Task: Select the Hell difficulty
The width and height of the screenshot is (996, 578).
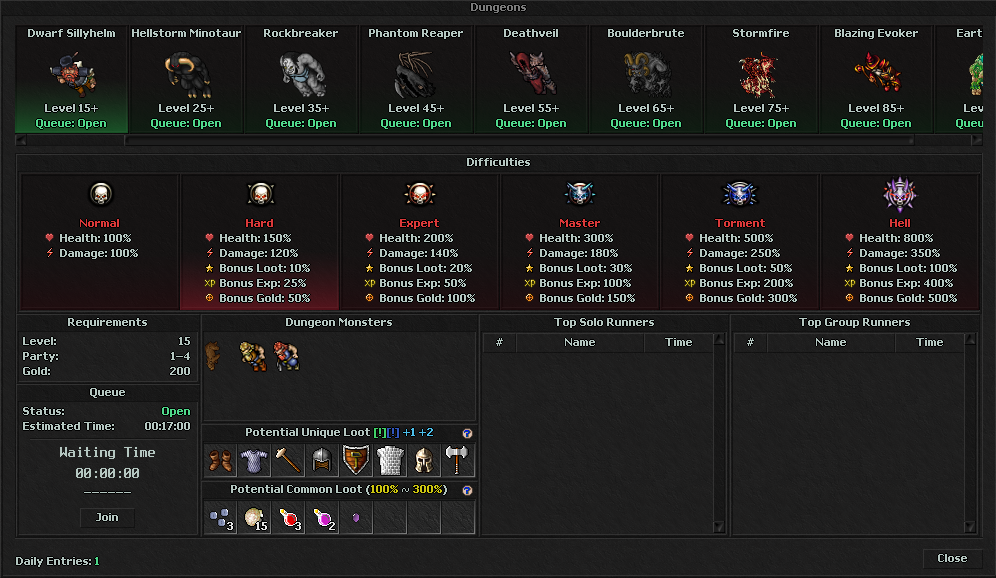Action: [x=900, y=240]
